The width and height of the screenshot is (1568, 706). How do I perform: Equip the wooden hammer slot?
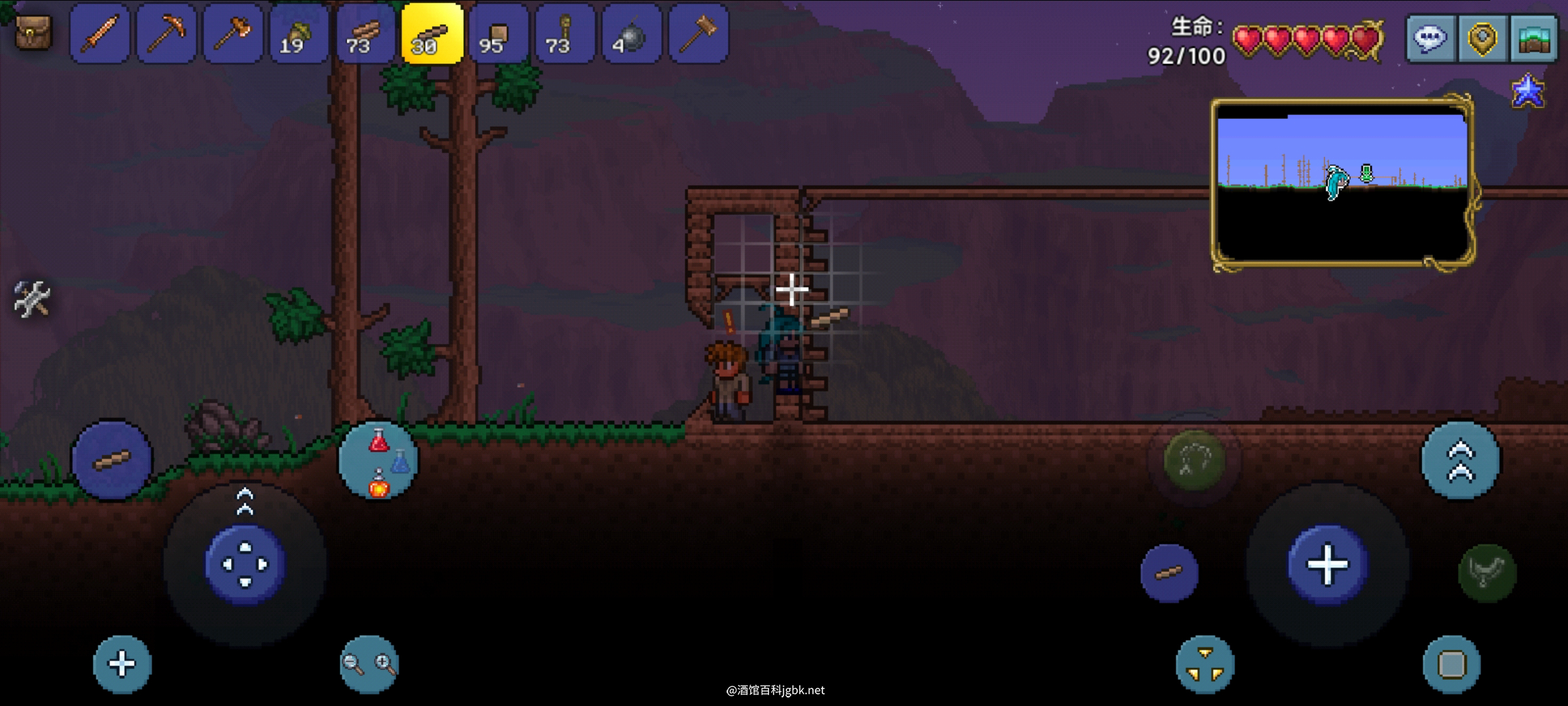[698, 33]
